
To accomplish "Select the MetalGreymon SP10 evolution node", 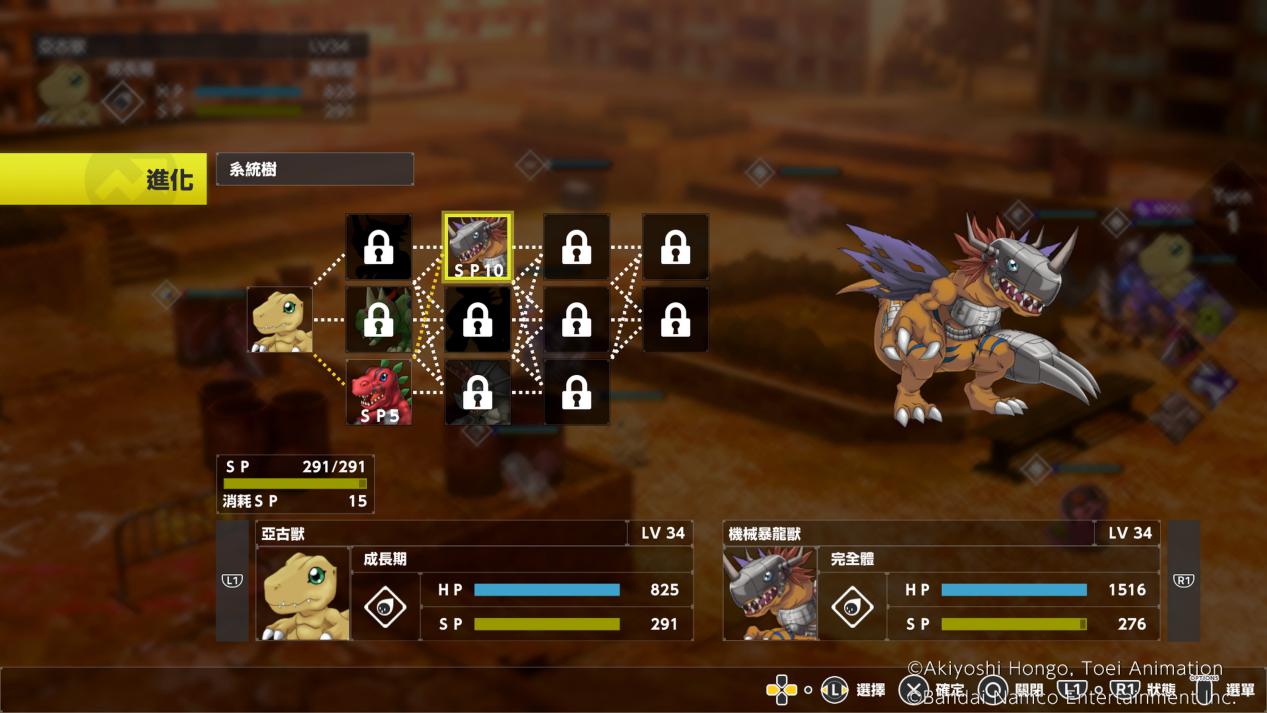I will click(478, 247).
